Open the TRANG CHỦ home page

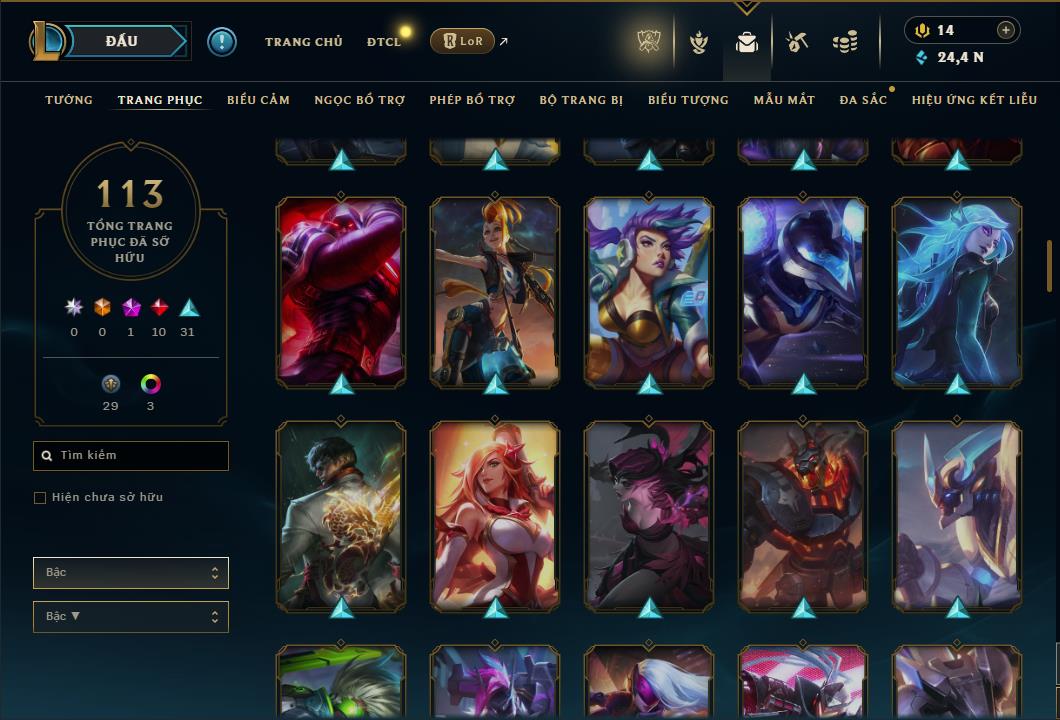coord(303,42)
